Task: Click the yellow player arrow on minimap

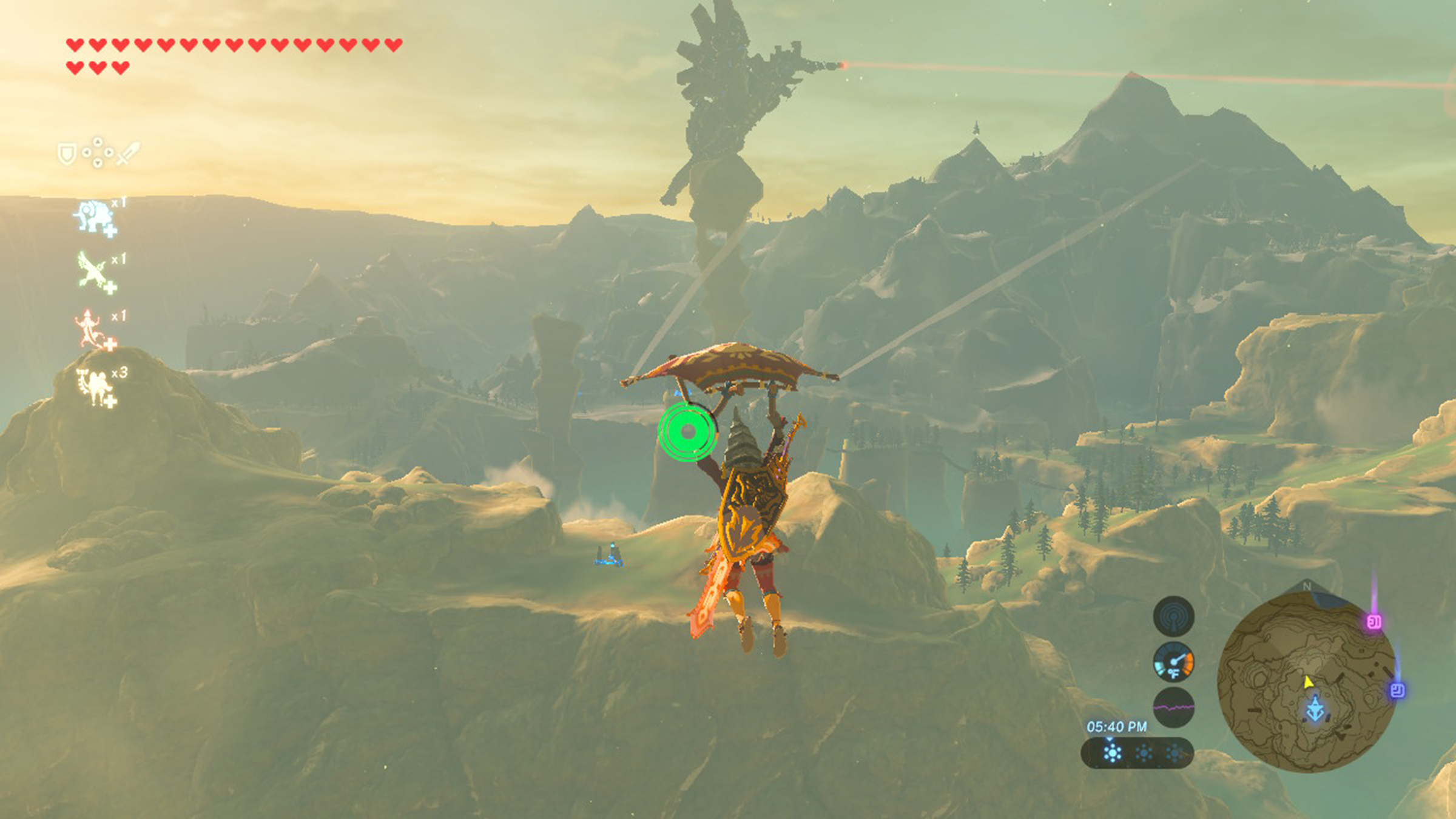Action: click(1308, 682)
